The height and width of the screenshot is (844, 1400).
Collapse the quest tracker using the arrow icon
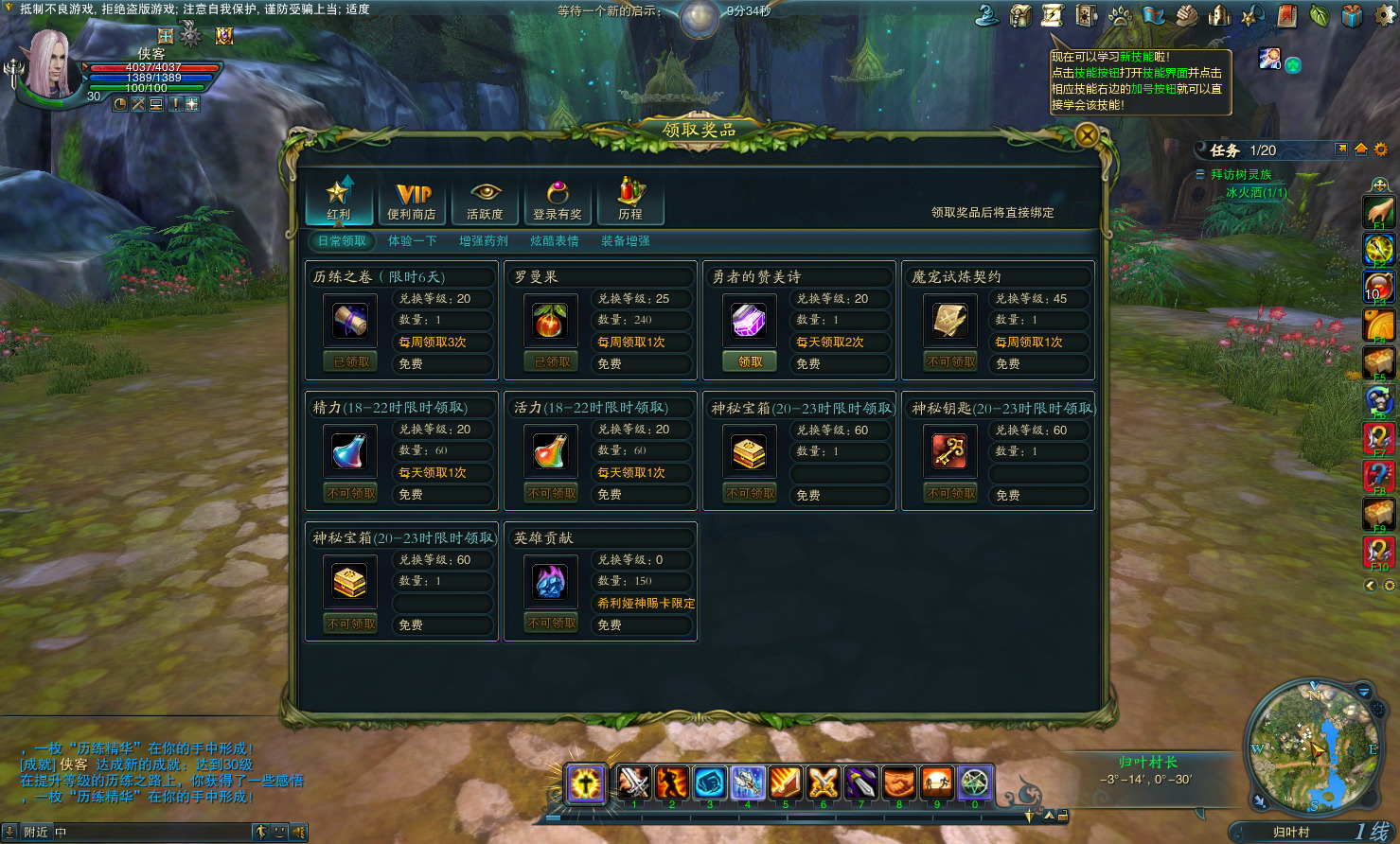[x=1341, y=149]
